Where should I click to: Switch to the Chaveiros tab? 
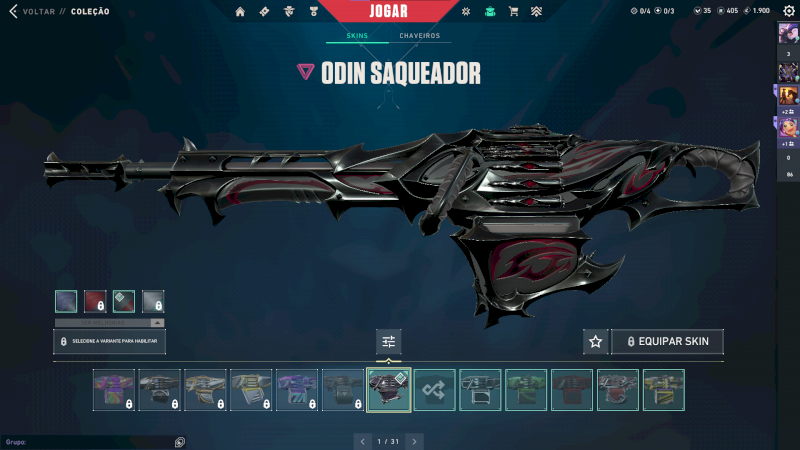(x=419, y=36)
